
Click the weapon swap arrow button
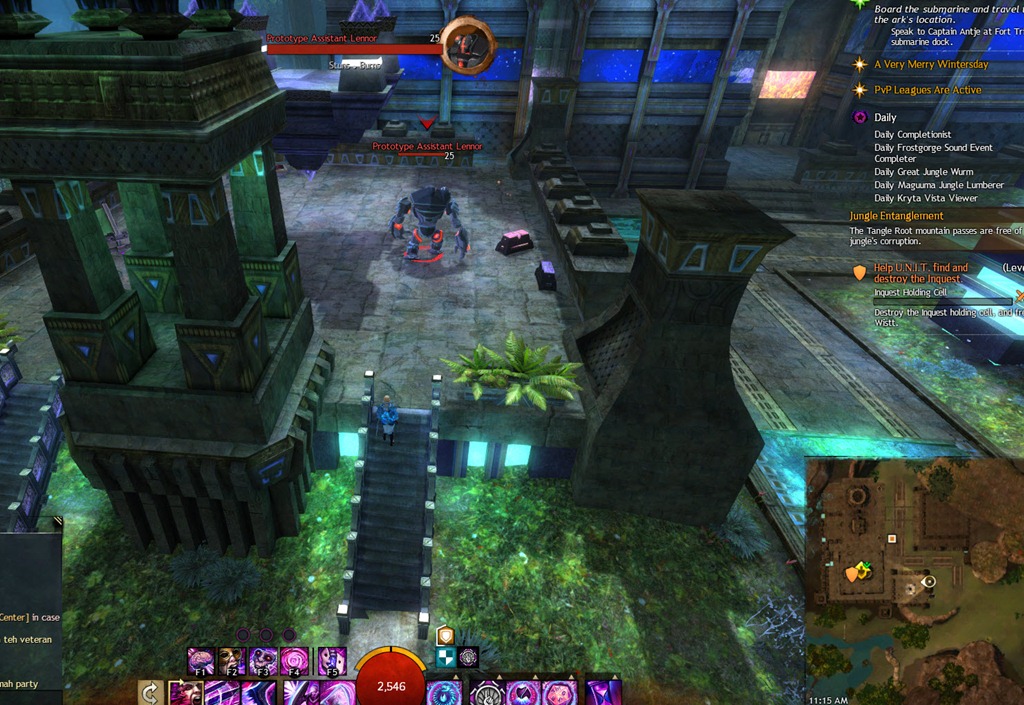(151, 692)
